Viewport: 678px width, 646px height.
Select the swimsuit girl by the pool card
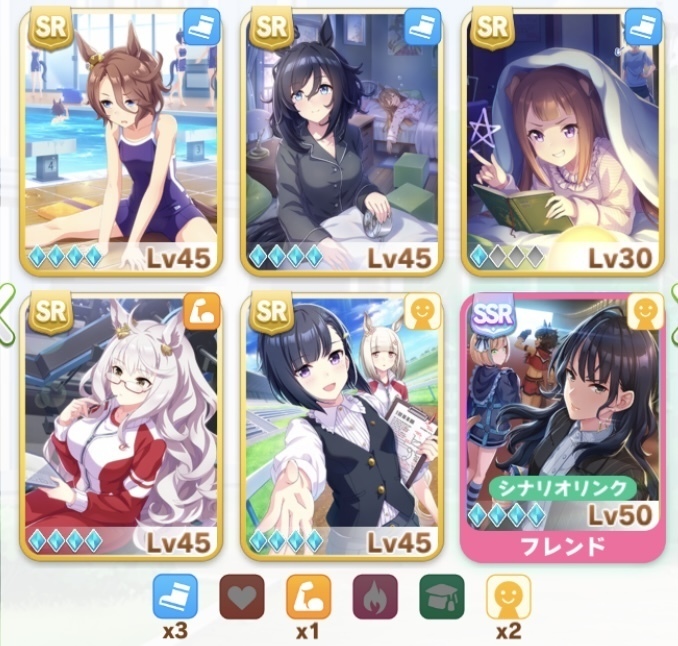coord(122,140)
